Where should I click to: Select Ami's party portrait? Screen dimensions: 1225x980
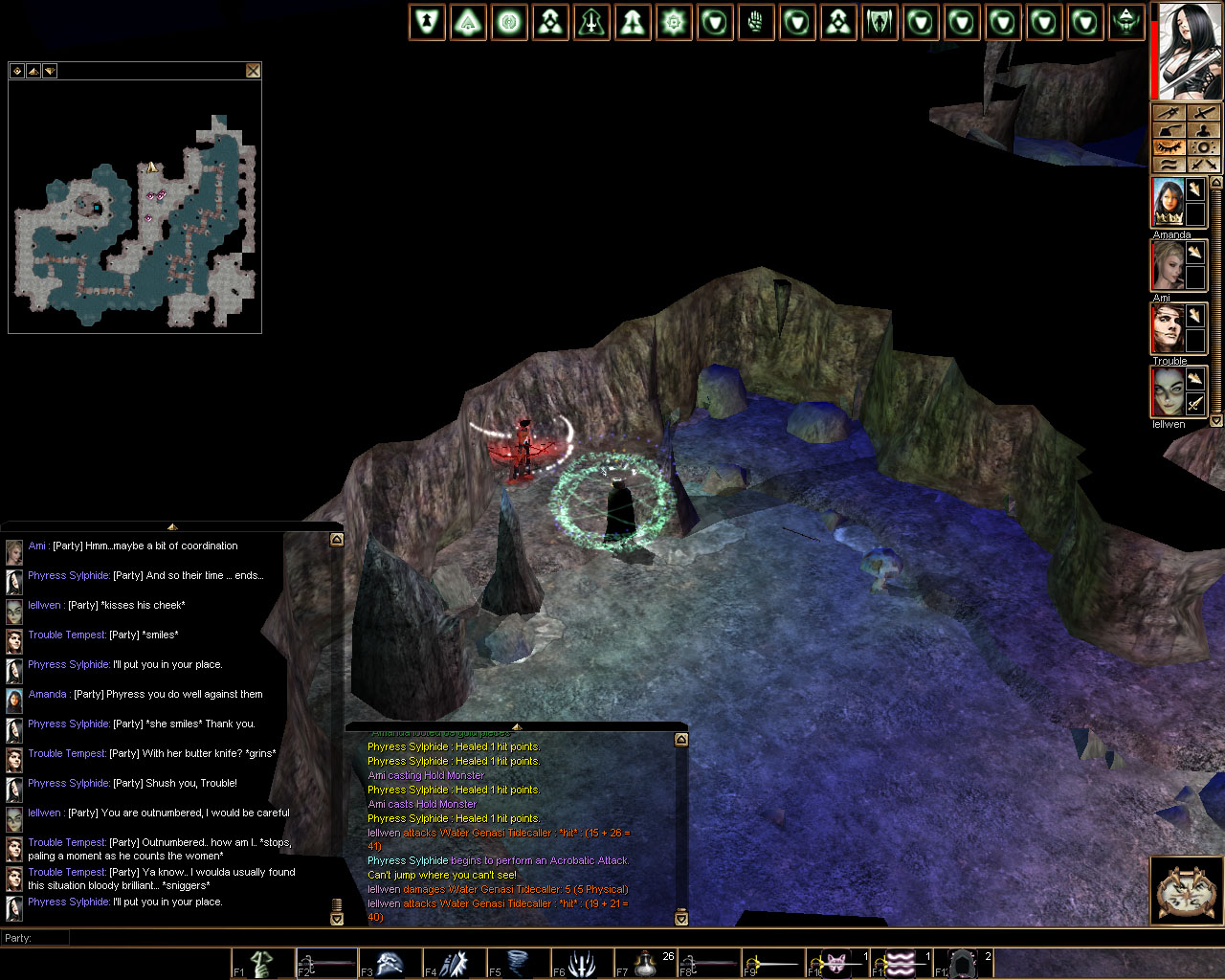(1169, 265)
